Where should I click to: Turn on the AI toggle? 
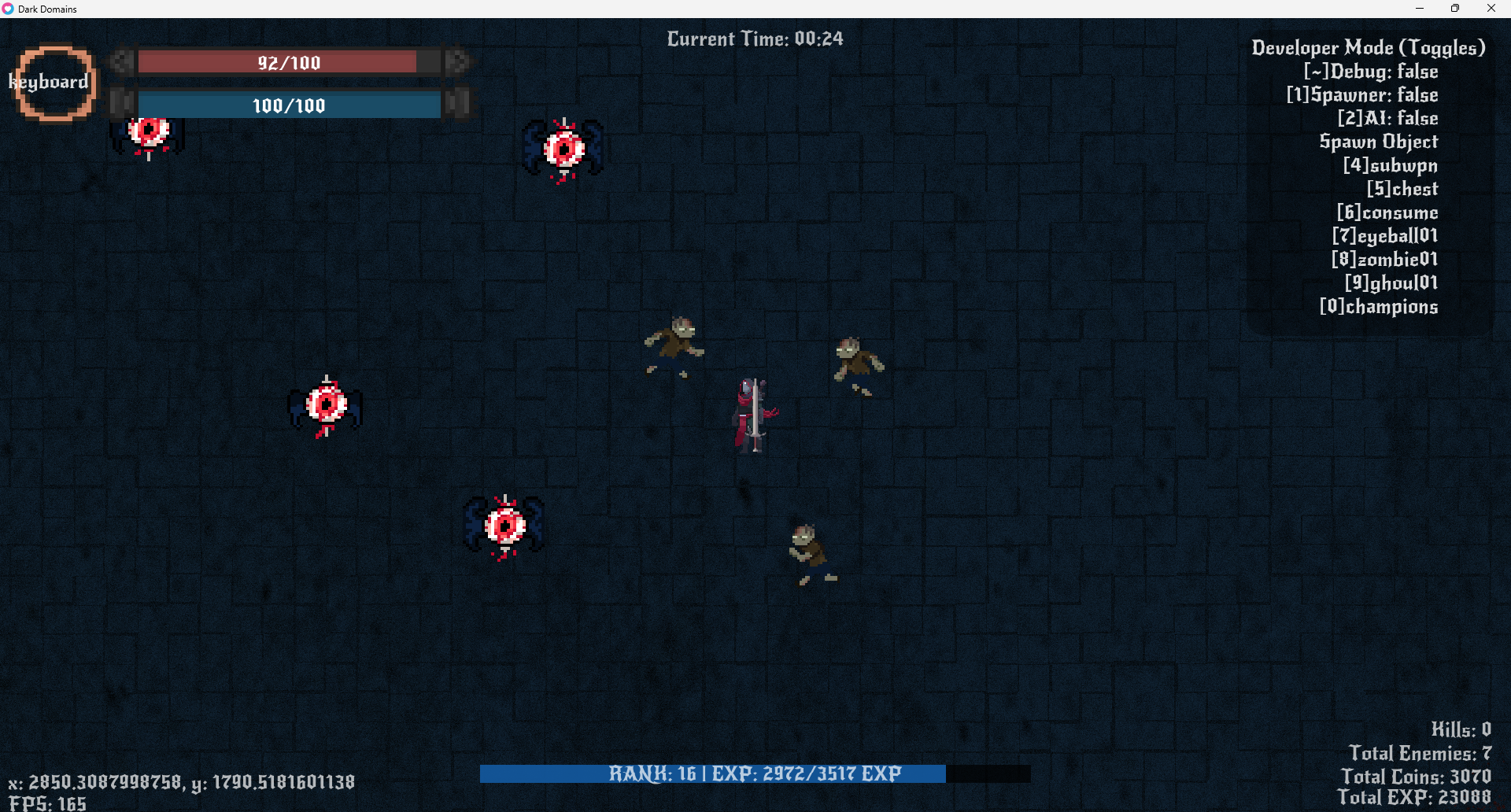pos(1388,119)
